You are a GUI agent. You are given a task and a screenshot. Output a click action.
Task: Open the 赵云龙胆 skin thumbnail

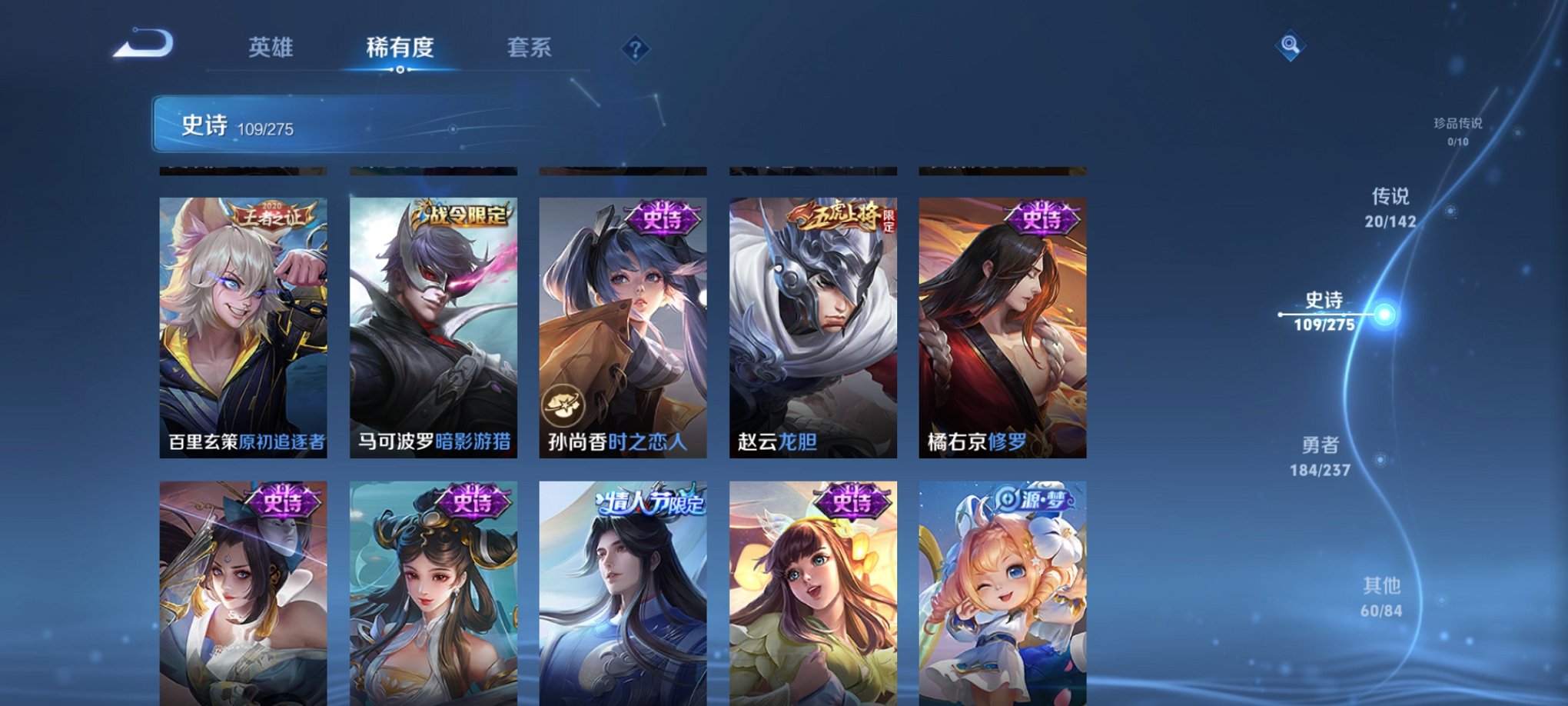point(812,323)
